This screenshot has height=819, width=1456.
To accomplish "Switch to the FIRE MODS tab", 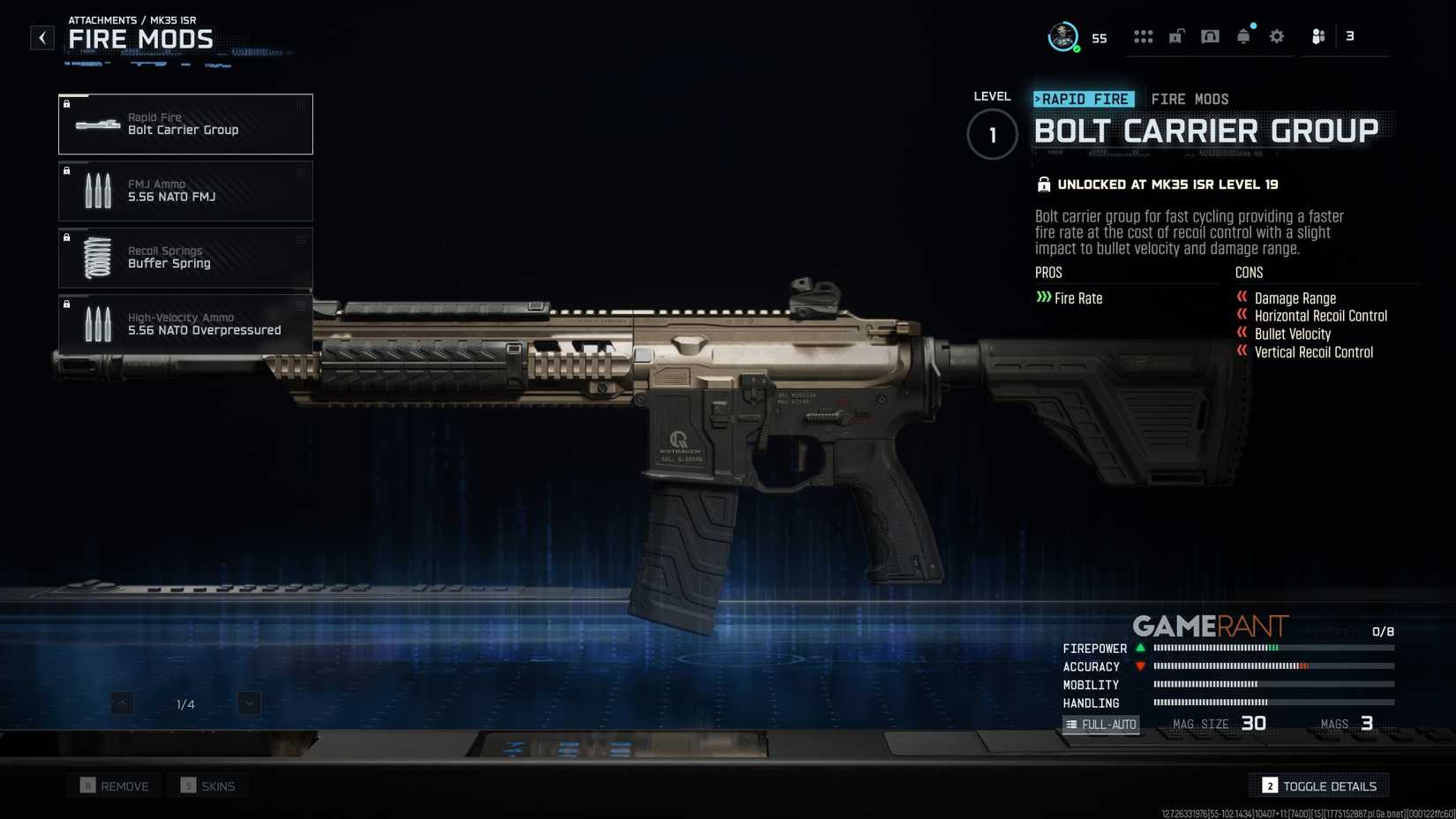I will (1190, 99).
